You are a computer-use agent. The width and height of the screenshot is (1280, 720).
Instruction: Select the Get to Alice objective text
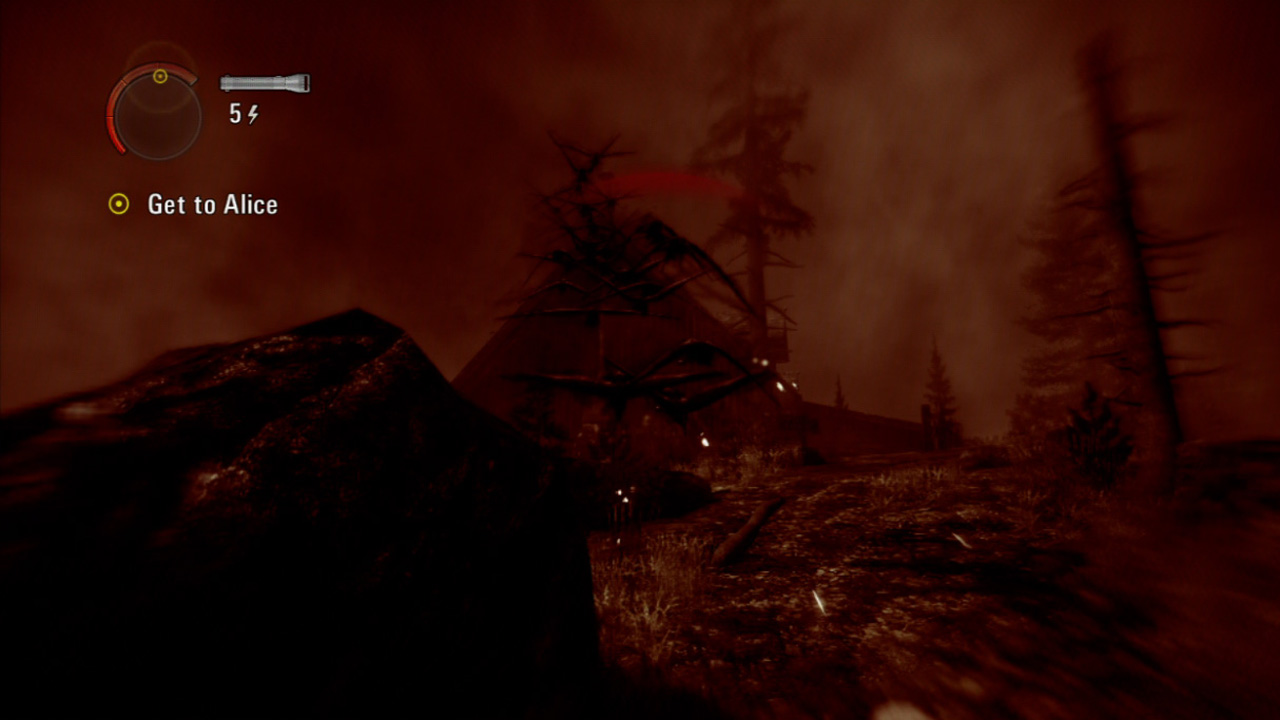click(x=213, y=204)
